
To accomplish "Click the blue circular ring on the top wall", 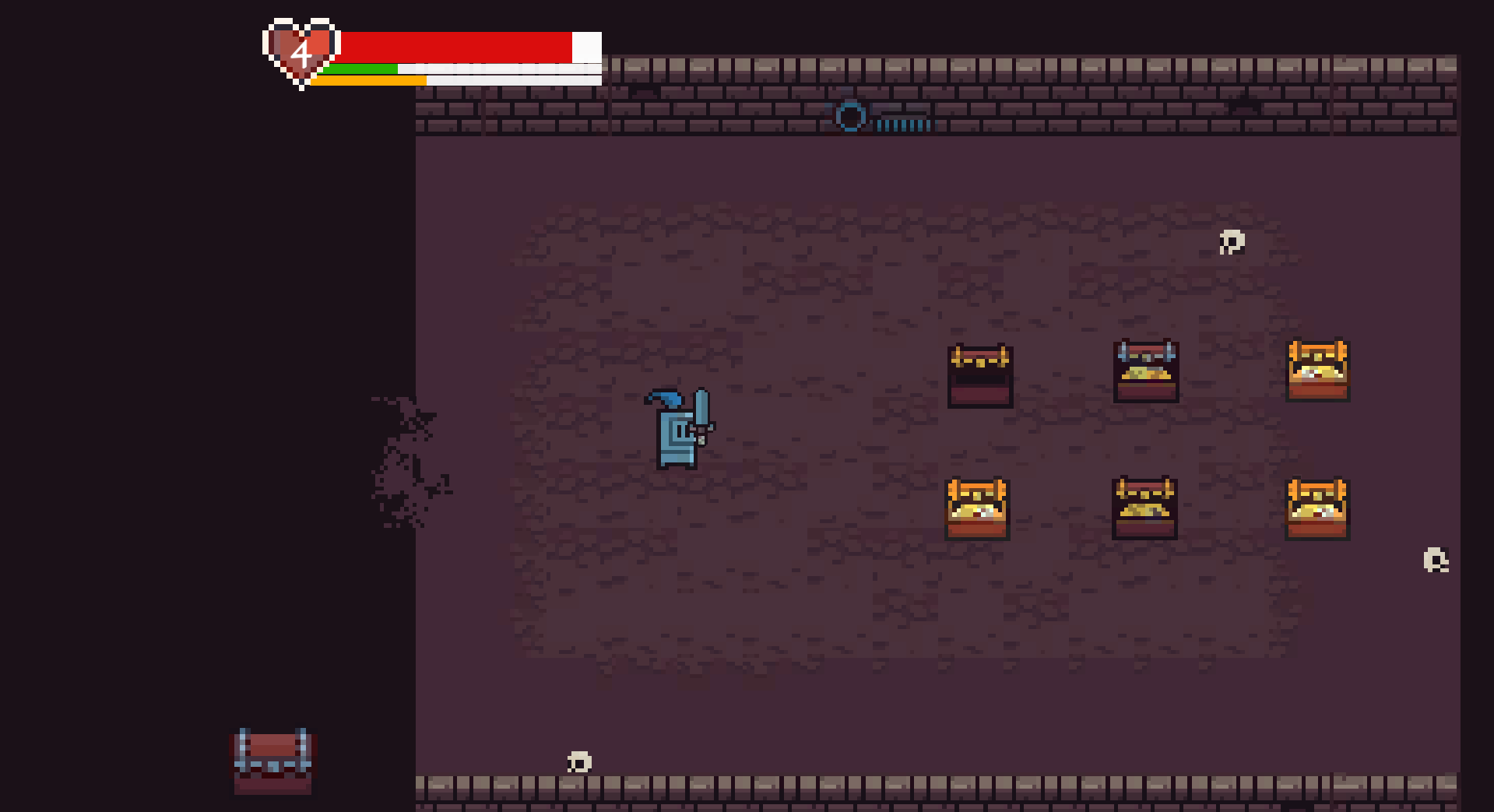I will click(x=851, y=118).
